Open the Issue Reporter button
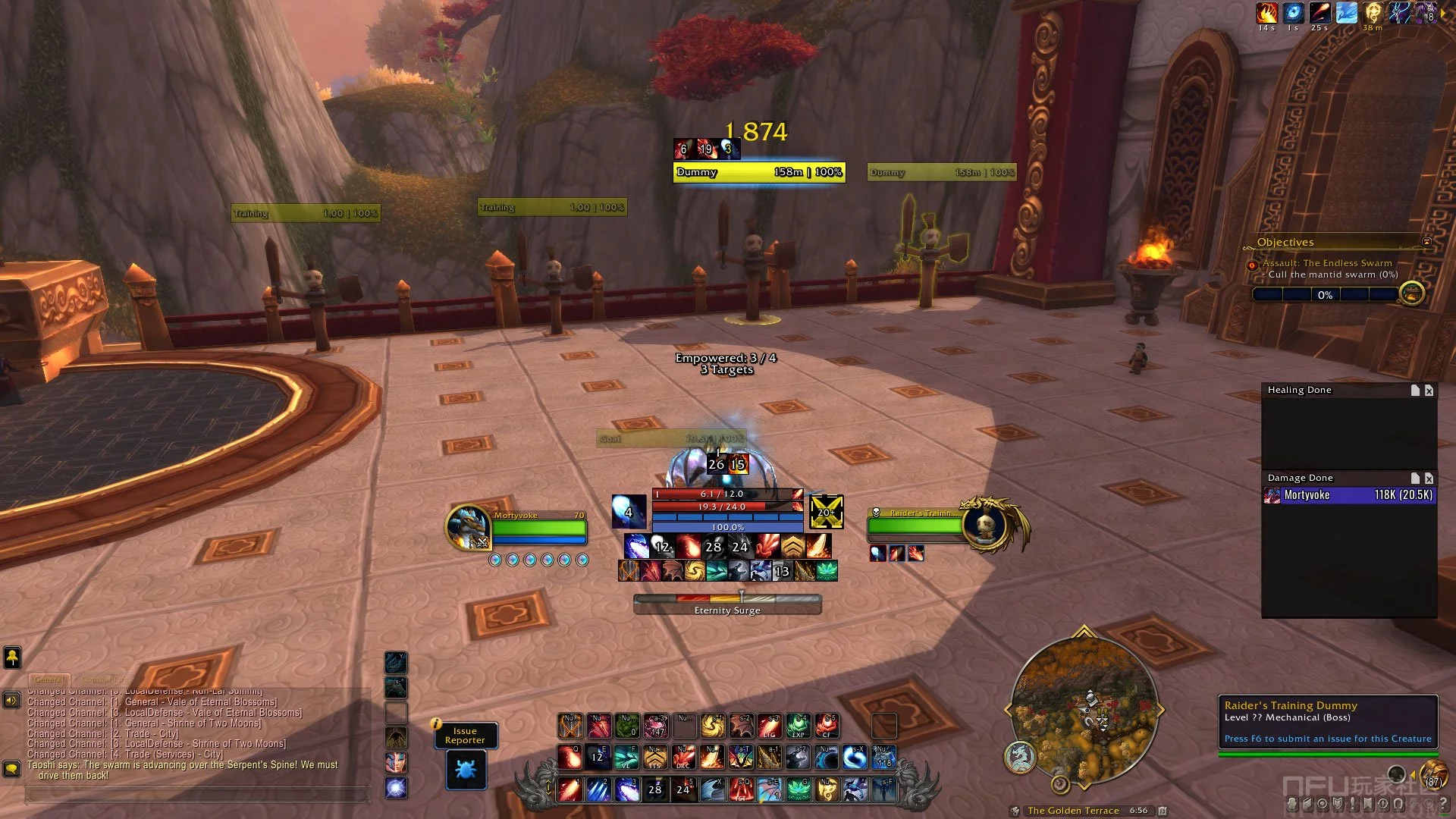Viewport: 1456px width, 819px height. [465, 736]
